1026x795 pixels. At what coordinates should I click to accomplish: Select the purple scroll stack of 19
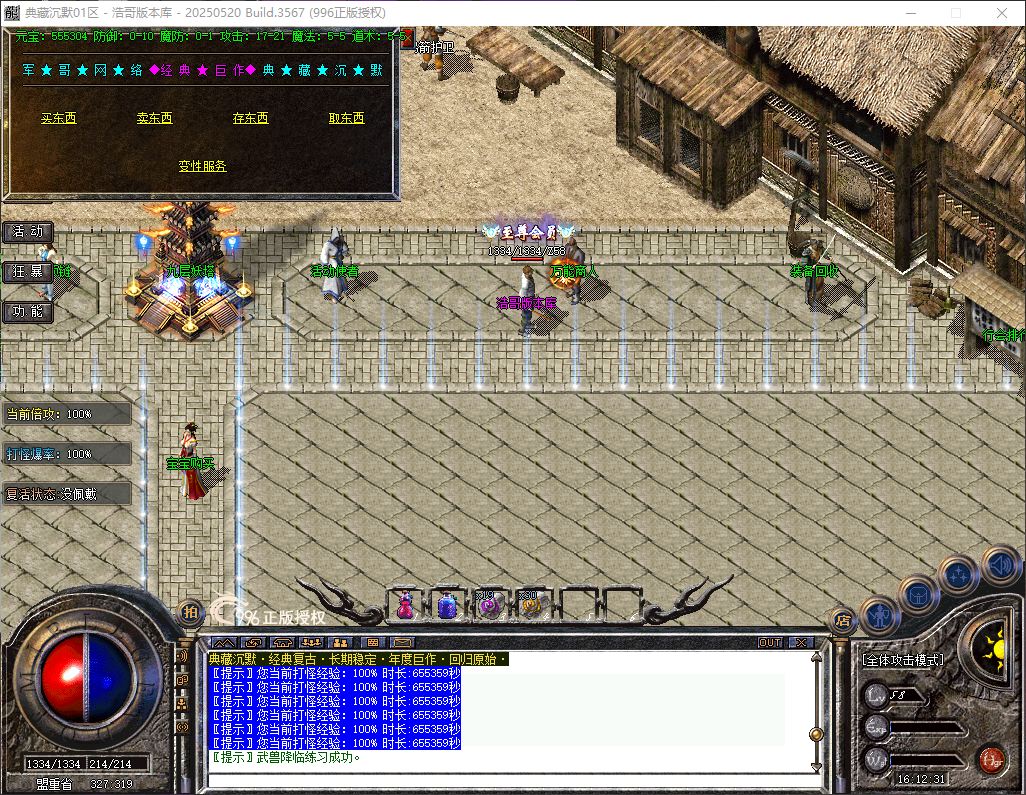point(488,605)
